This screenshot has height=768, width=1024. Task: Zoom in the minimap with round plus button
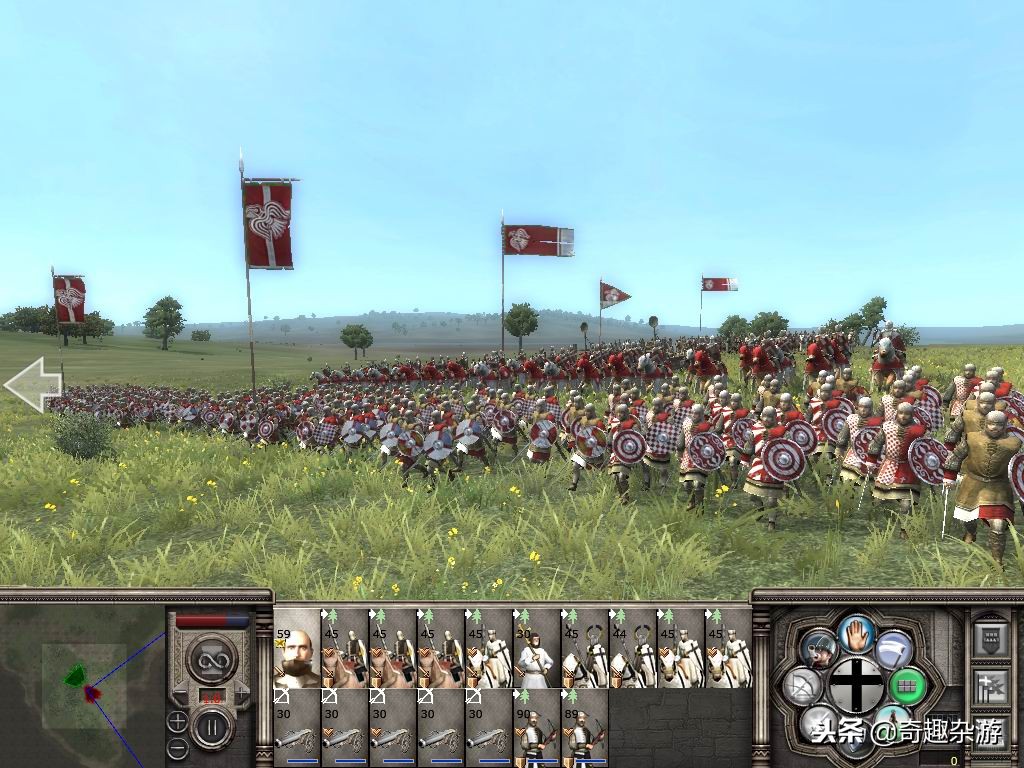tap(177, 720)
